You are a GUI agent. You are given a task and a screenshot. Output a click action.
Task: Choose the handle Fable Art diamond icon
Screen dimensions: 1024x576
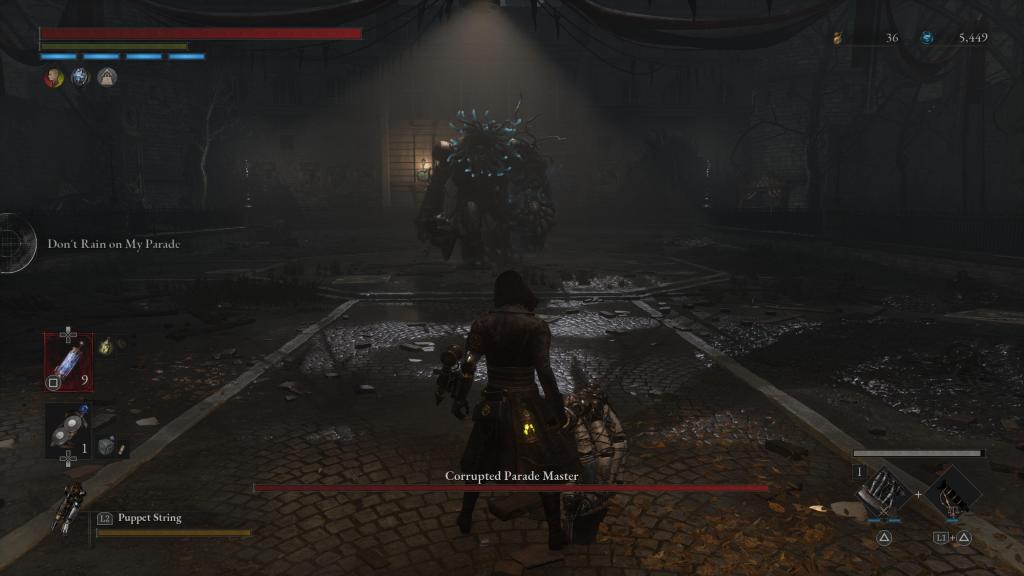(x=951, y=492)
